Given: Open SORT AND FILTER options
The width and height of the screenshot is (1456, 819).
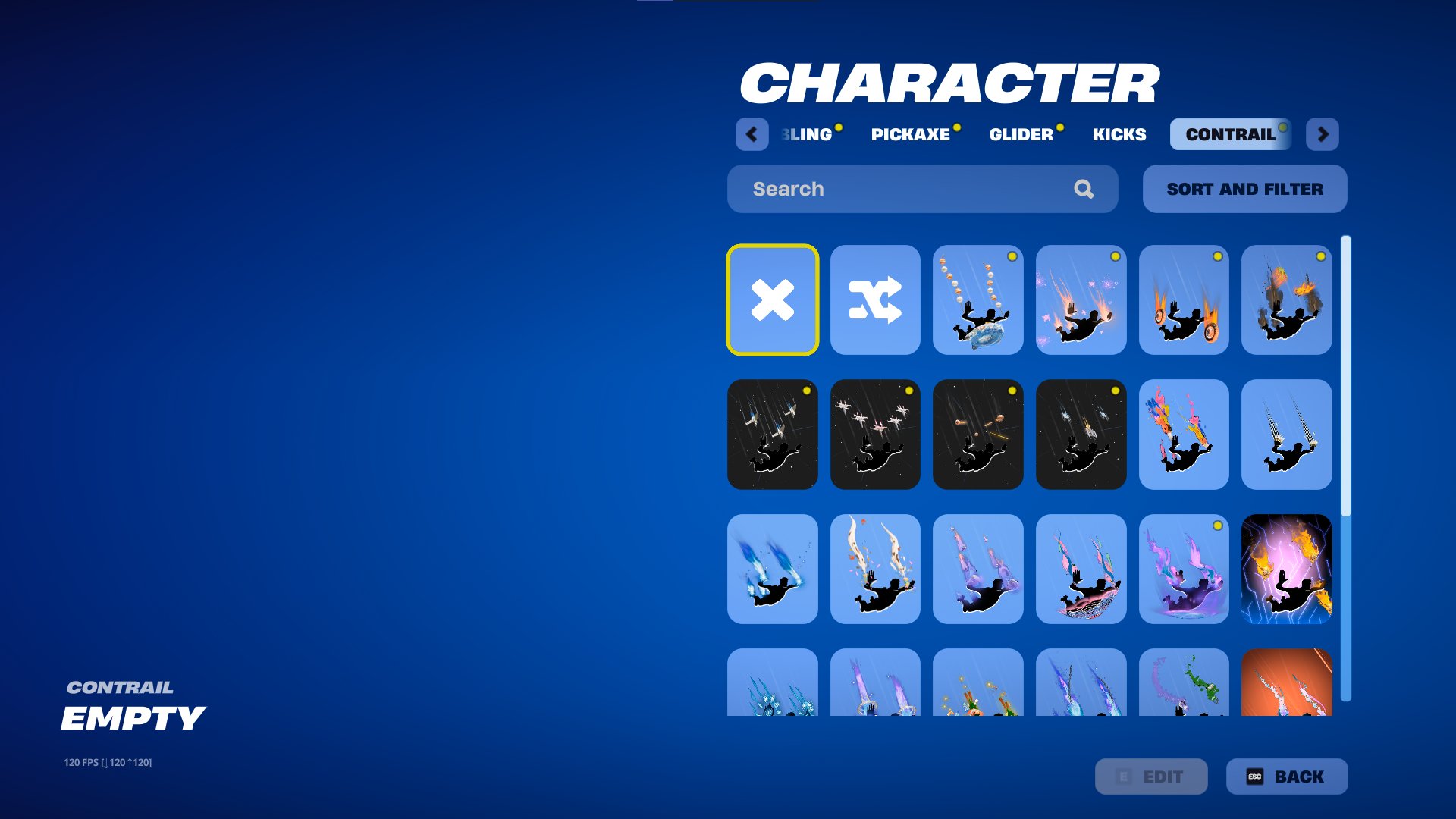Looking at the screenshot, I should (1244, 189).
